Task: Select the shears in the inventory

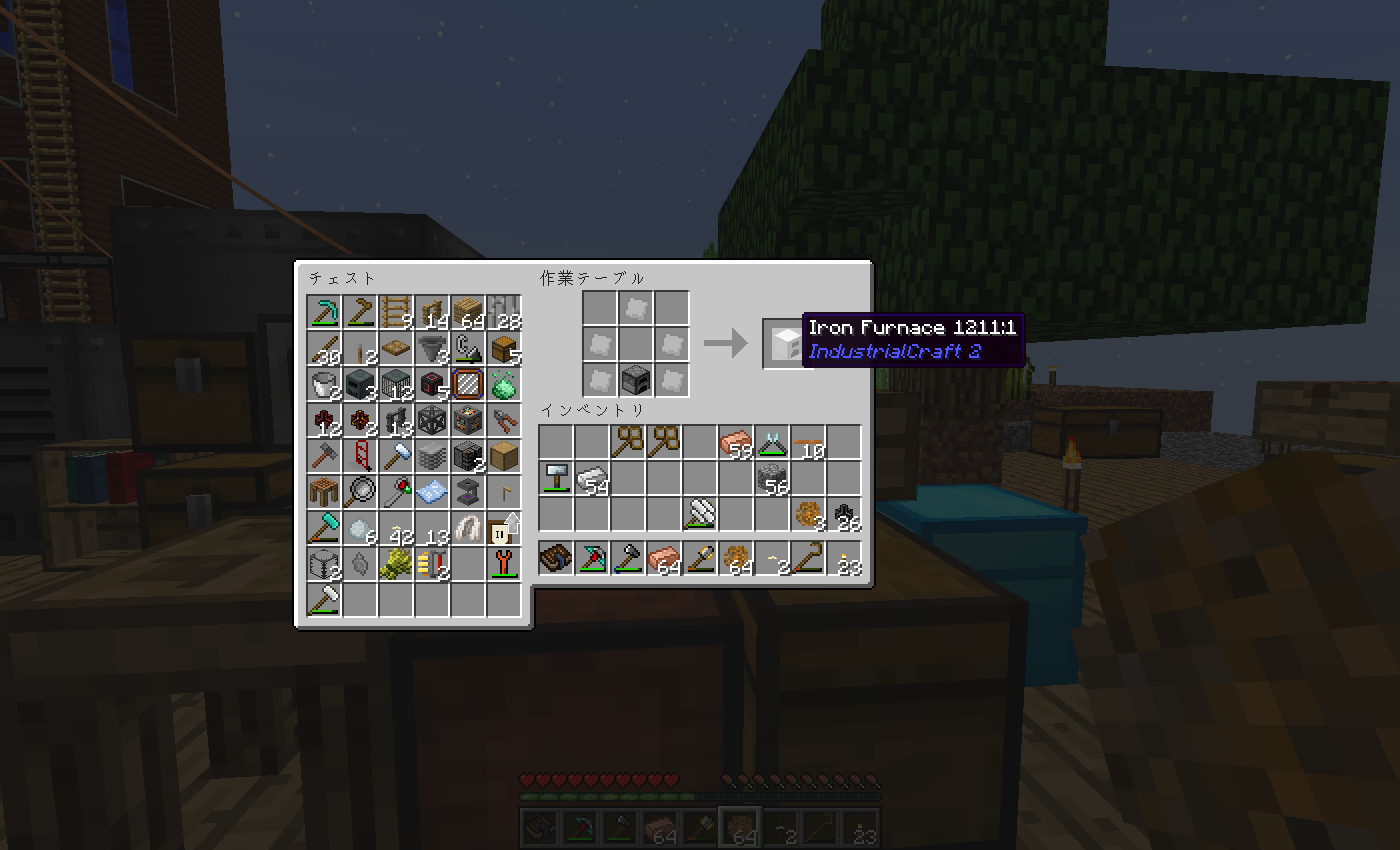Action: pos(772,442)
